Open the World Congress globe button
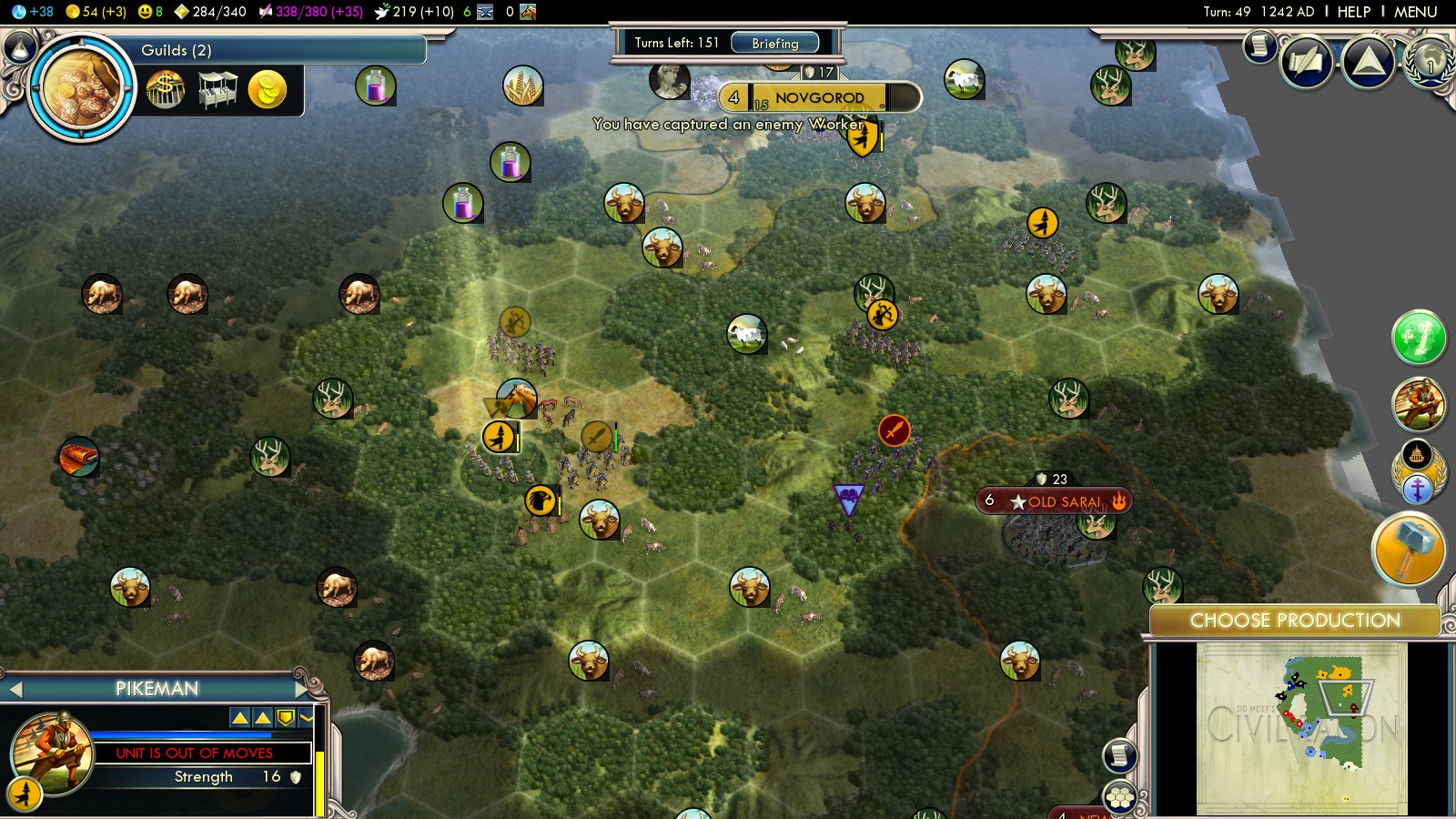 coord(1430,62)
